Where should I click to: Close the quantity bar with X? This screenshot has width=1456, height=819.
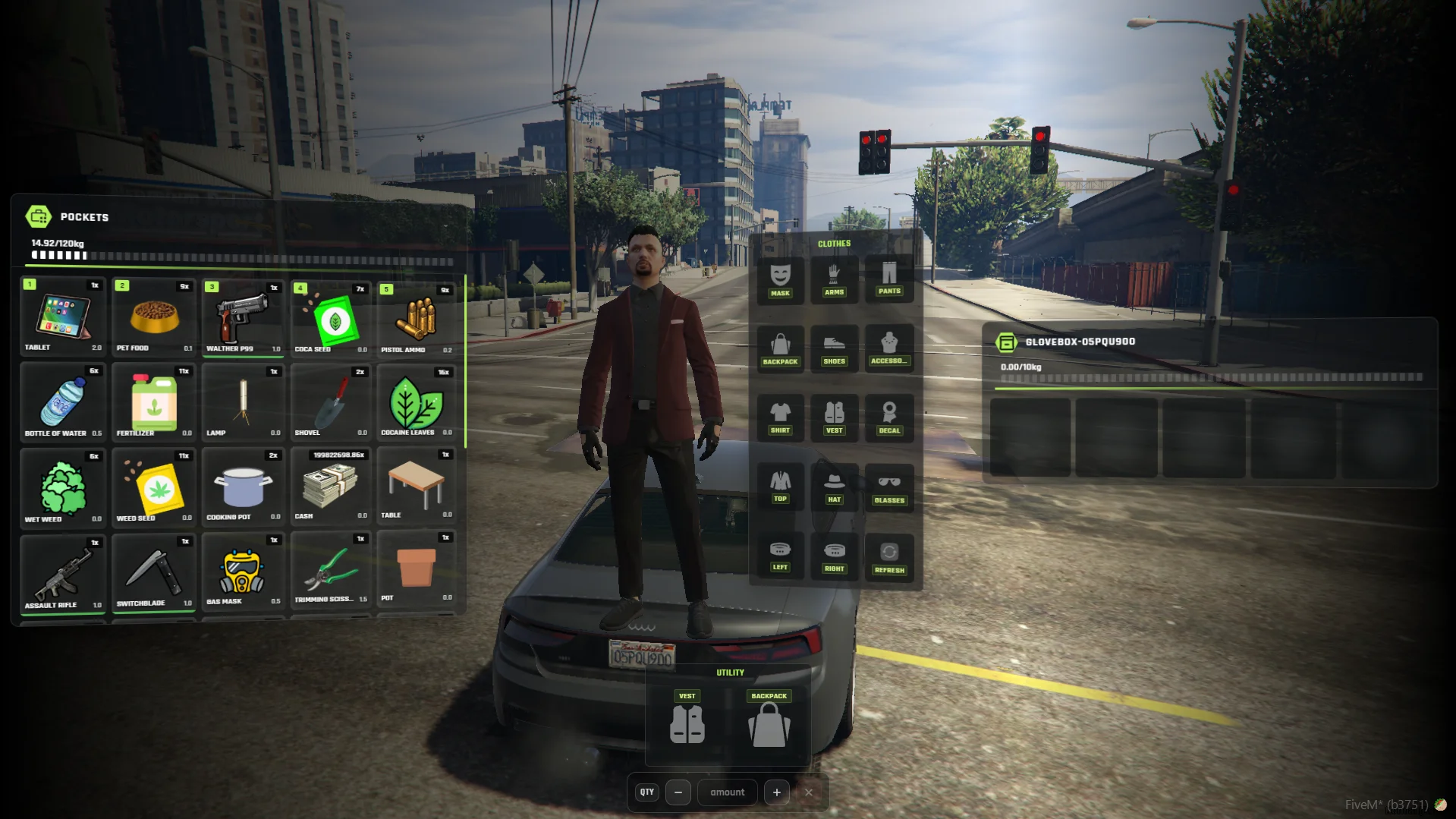(x=809, y=792)
